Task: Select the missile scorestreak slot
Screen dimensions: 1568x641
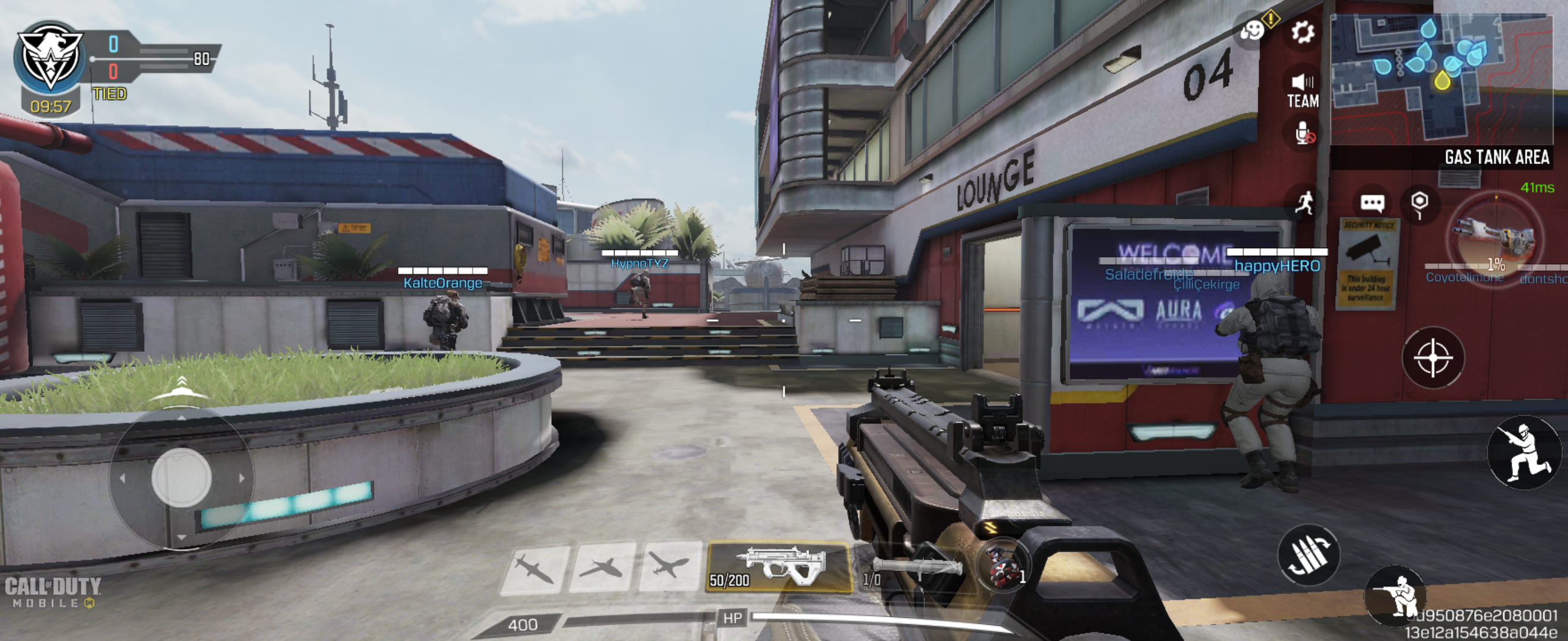Action: [534, 569]
